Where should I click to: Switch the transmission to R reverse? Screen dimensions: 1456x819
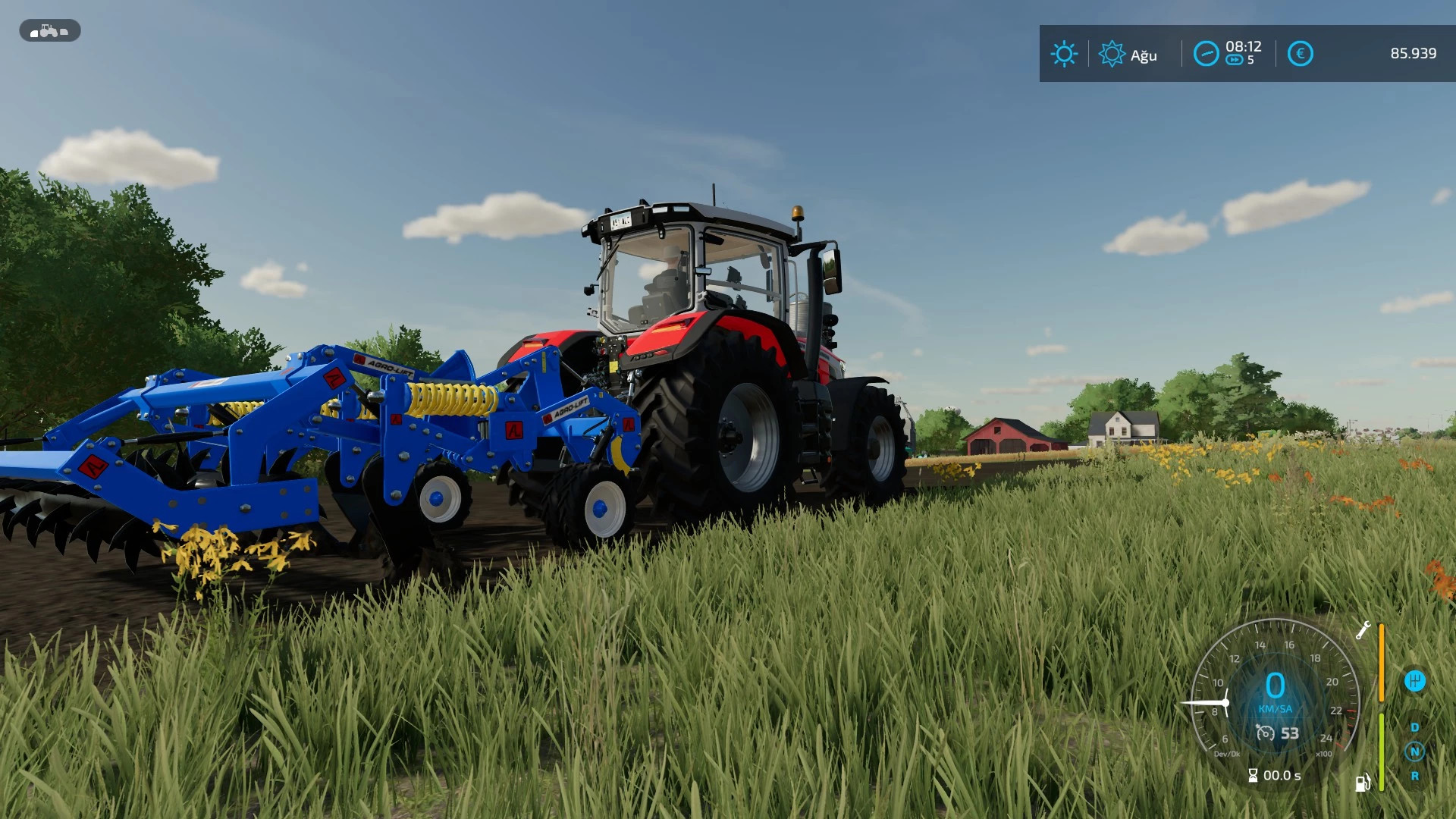click(x=1414, y=776)
